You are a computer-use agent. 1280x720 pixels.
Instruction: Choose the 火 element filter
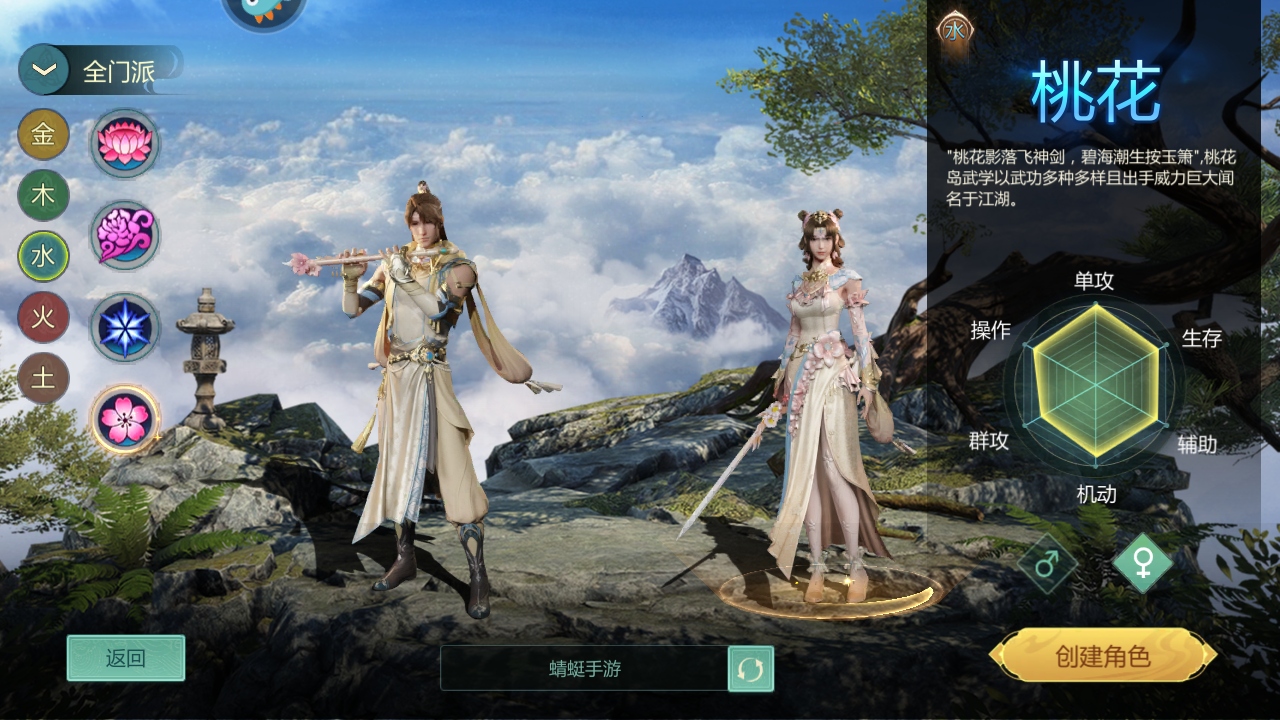pyautogui.click(x=43, y=318)
